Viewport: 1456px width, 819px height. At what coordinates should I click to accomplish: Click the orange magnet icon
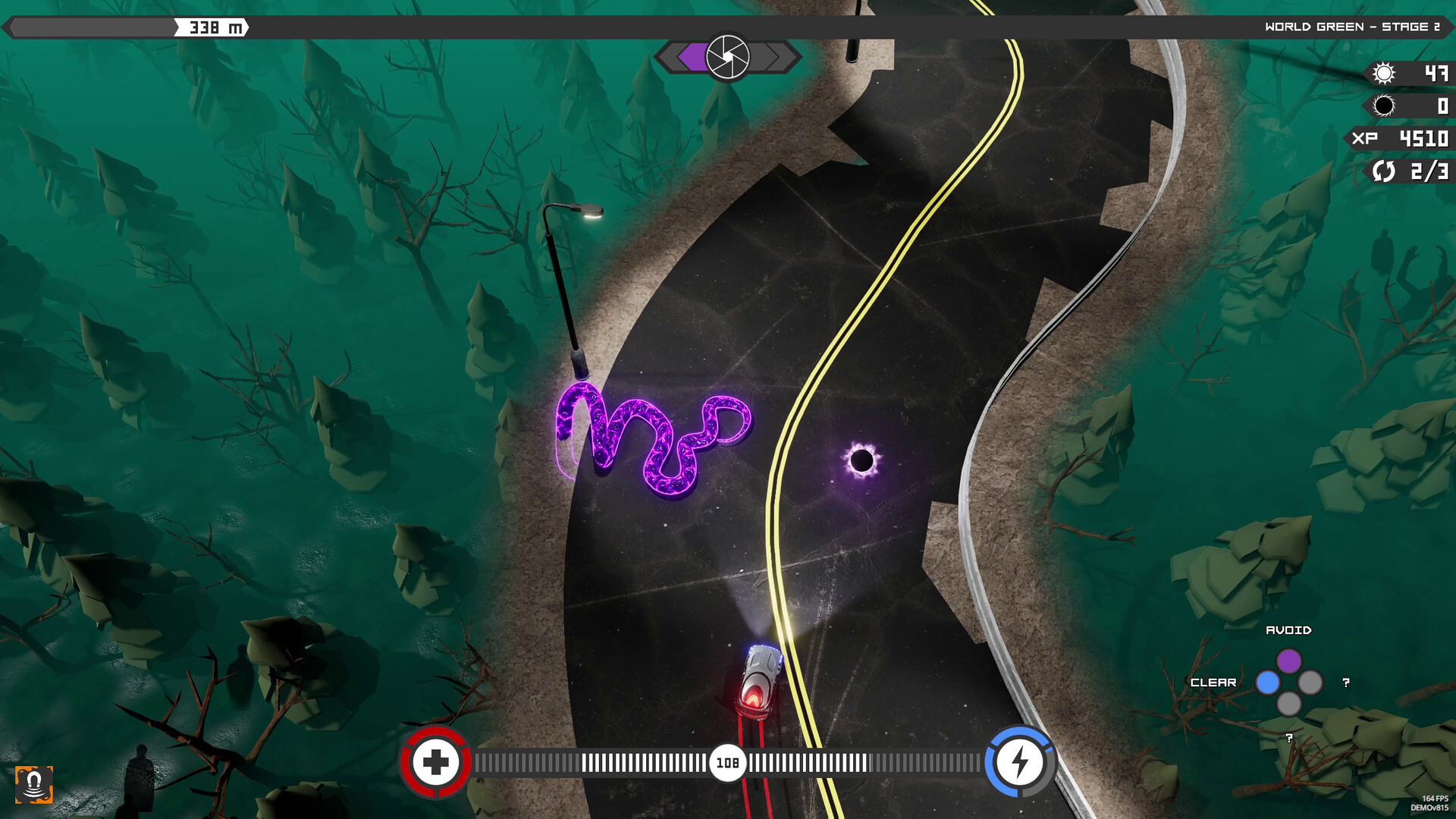(x=34, y=783)
